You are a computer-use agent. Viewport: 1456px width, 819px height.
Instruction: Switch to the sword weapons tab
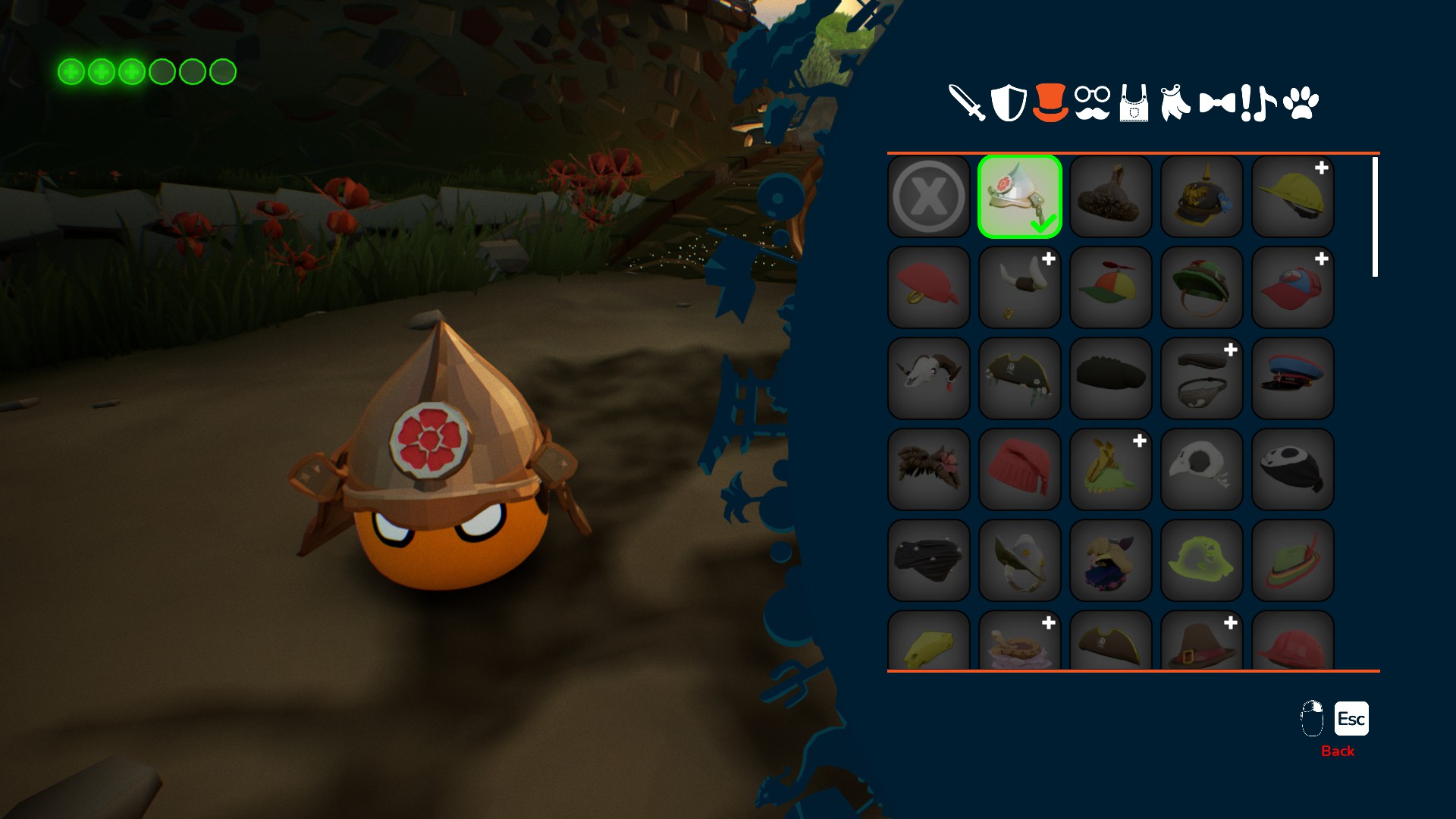pos(967,102)
